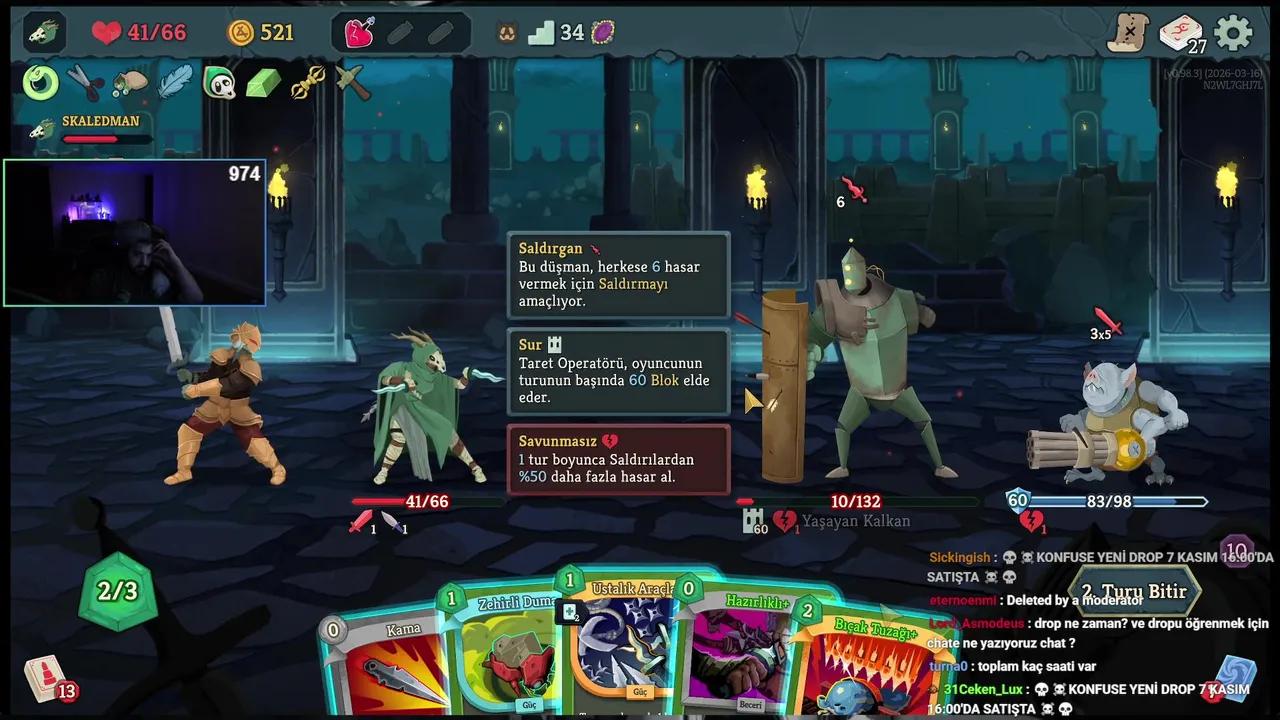Open the settings gear menu
The height and width of the screenshot is (720, 1280).
tap(1233, 33)
